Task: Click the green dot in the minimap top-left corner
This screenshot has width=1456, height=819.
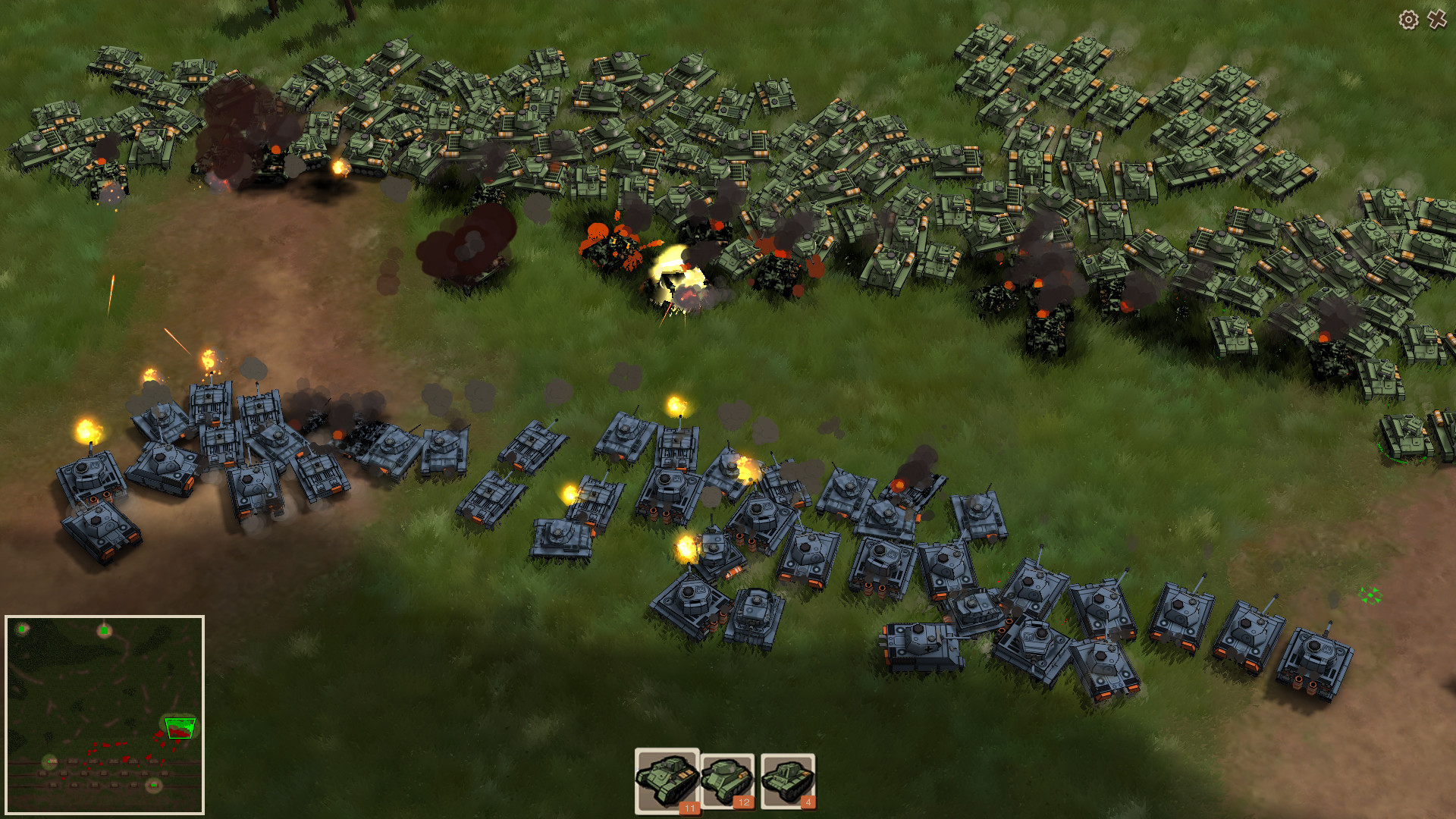Action: point(21,629)
